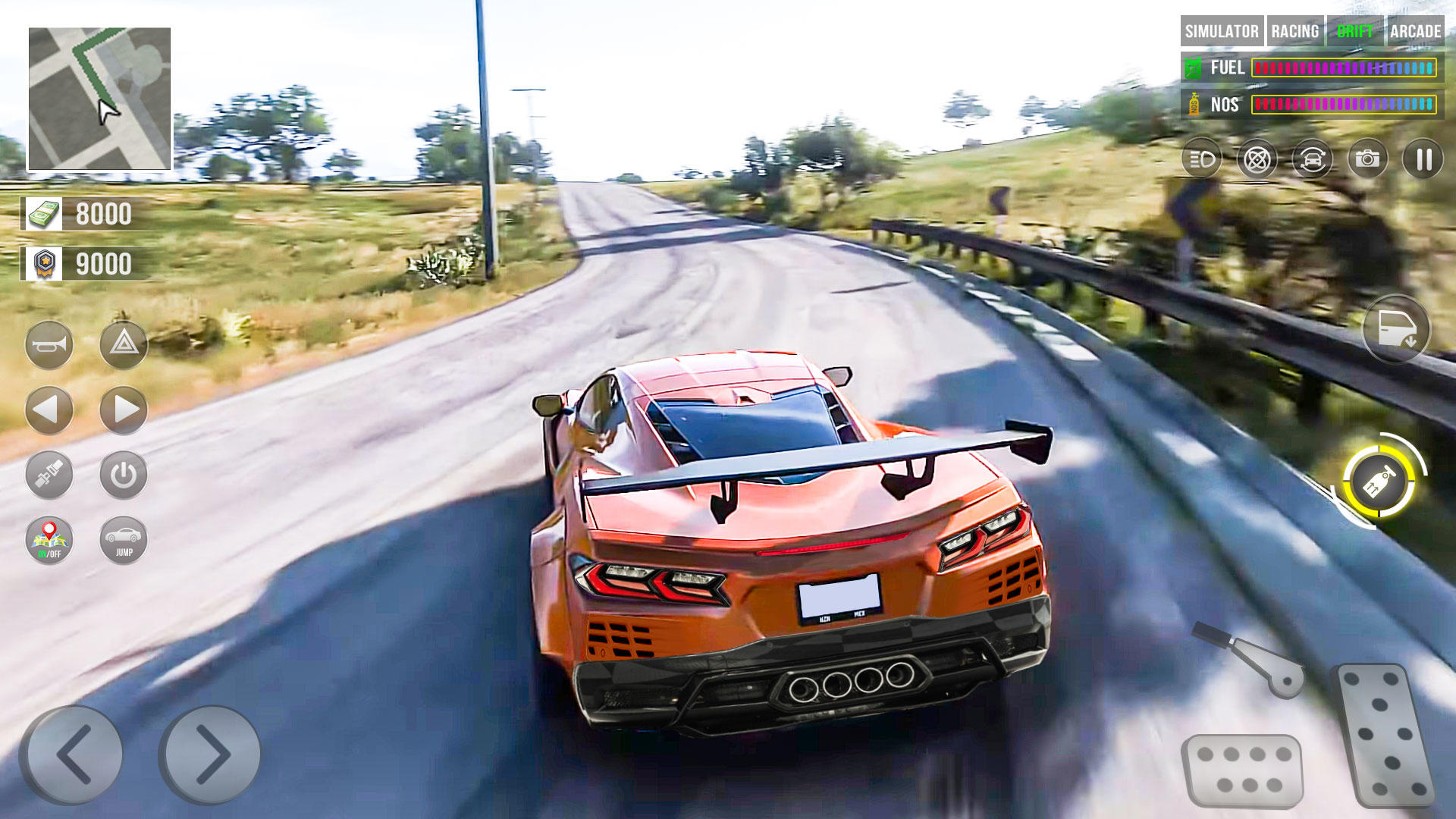Check the FUEL level bar
1456x819 pixels.
coord(1342,68)
